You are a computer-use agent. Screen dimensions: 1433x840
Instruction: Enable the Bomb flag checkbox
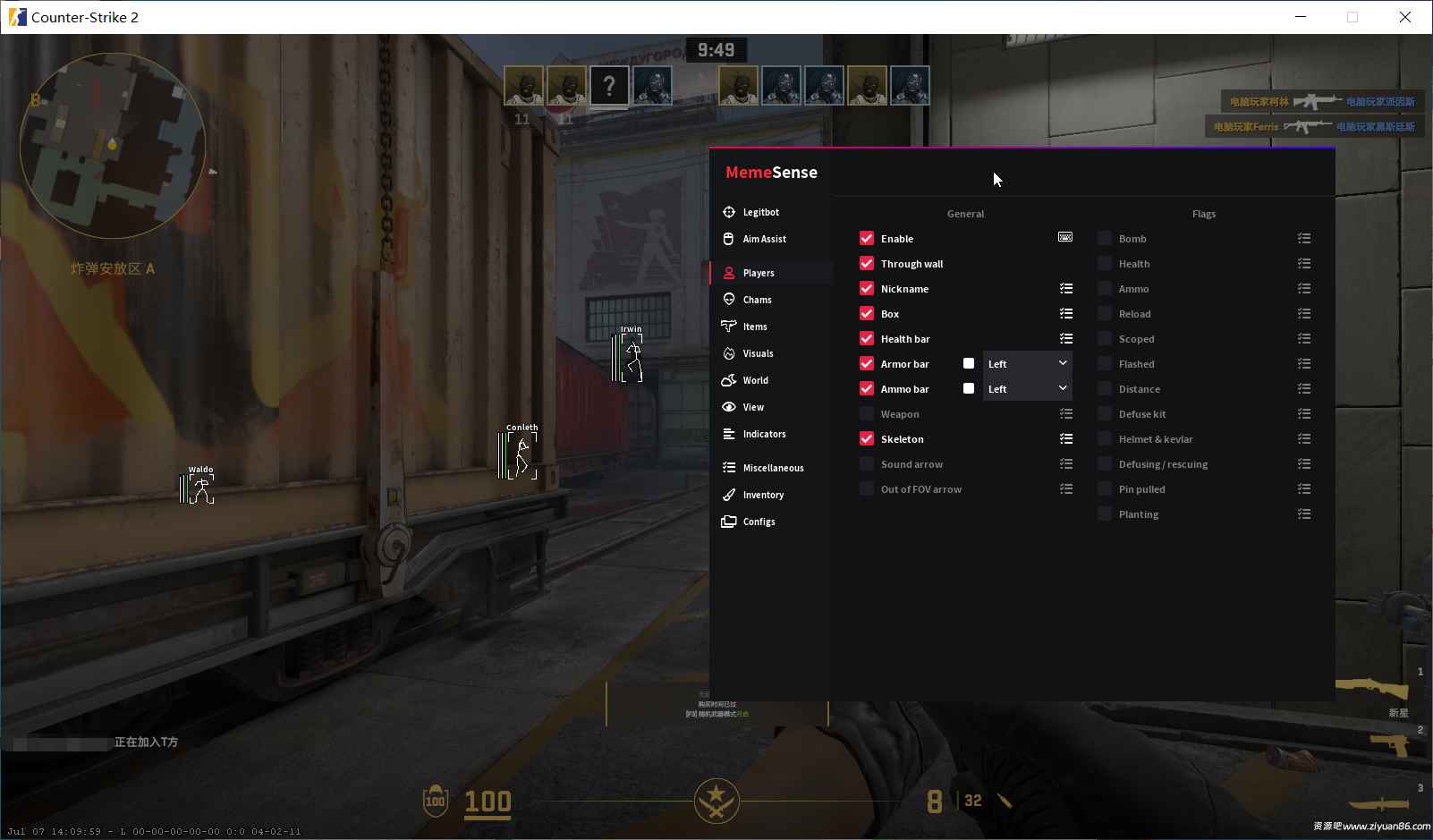tap(1104, 238)
